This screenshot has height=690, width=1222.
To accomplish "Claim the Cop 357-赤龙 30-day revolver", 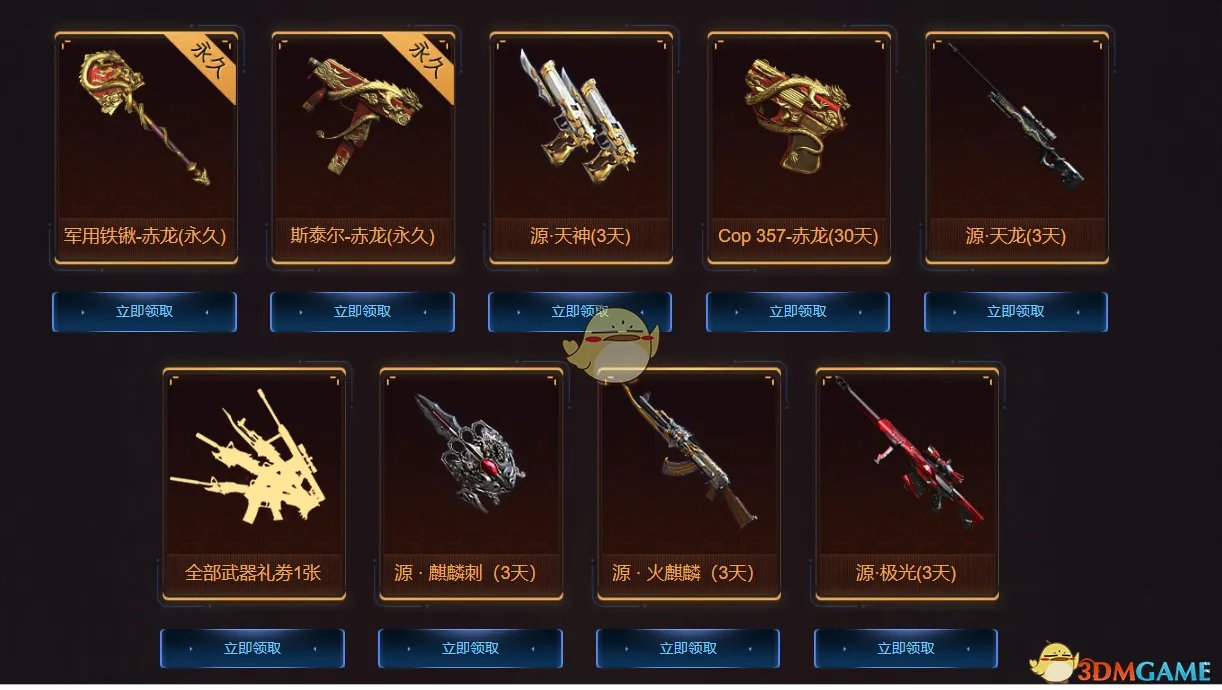I will 798,312.
